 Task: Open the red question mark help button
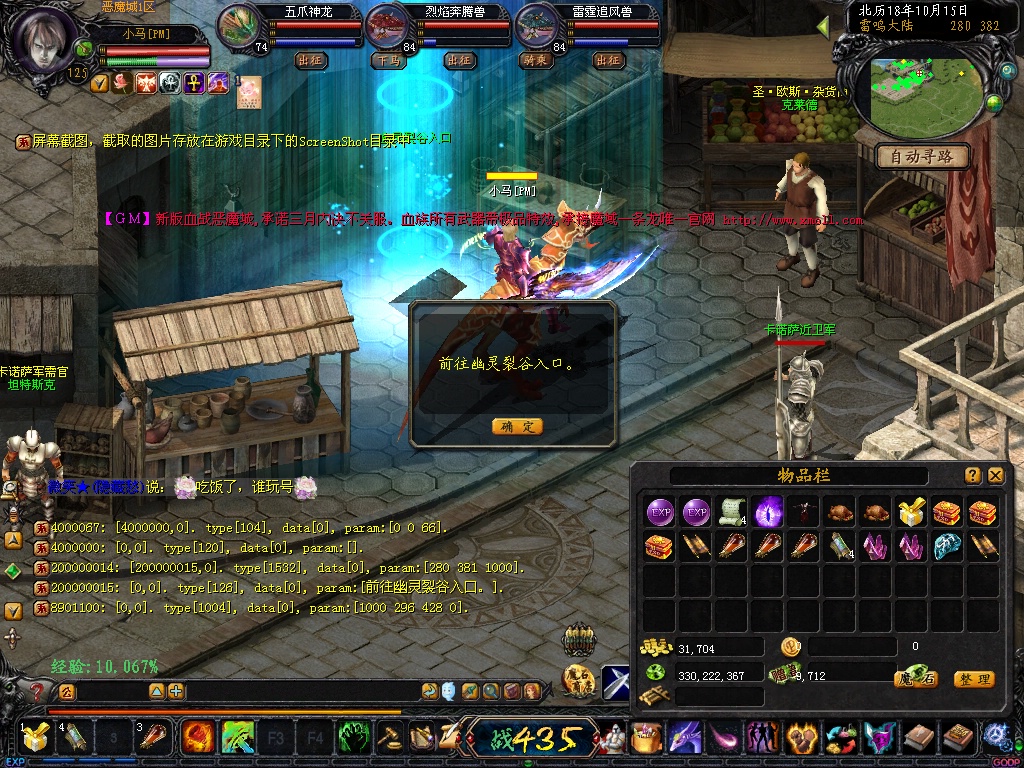point(37,691)
